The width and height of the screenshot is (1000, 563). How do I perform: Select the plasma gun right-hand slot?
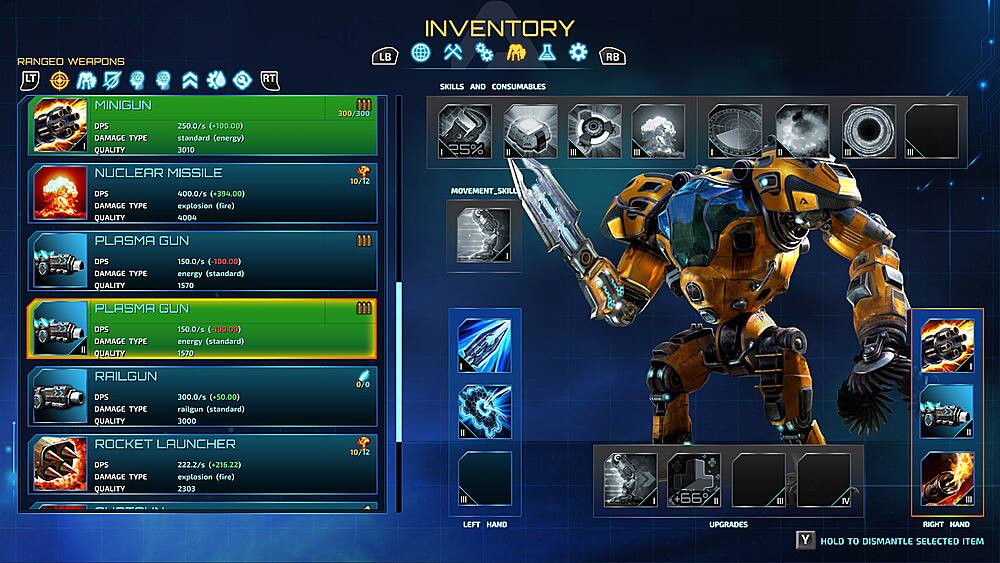pos(947,410)
